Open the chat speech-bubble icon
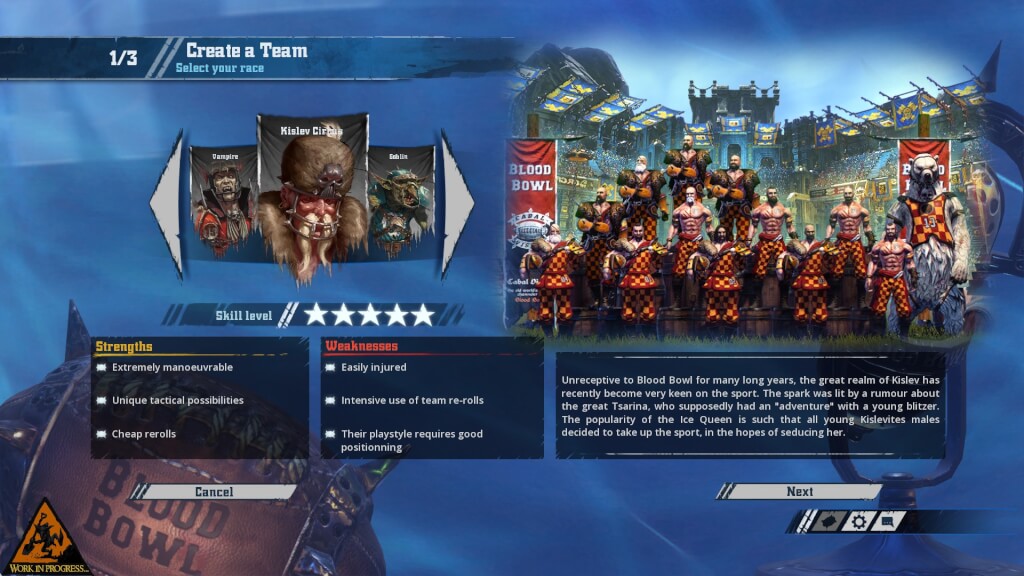Screen dimensions: 1024x576 [x=888, y=521]
